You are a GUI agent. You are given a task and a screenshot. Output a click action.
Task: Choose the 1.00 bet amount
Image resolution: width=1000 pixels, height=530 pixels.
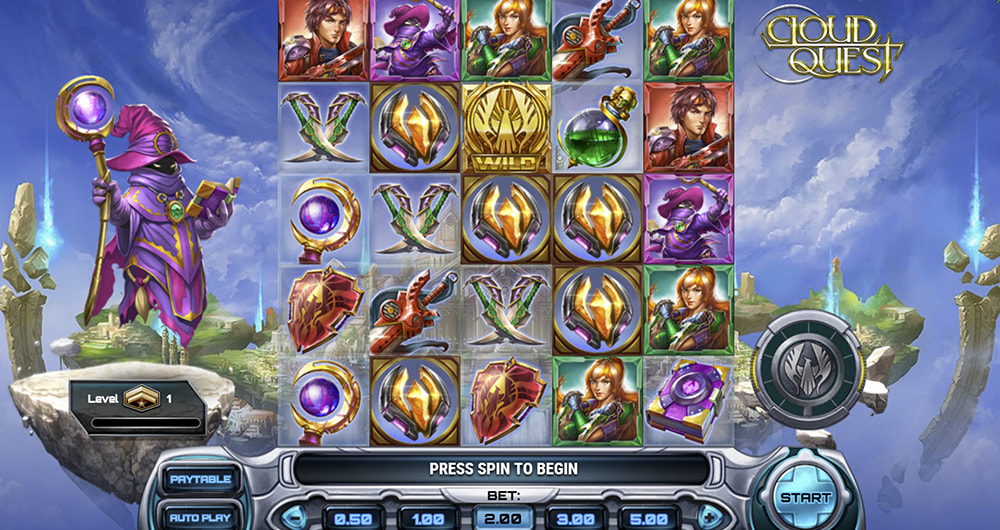[428, 519]
